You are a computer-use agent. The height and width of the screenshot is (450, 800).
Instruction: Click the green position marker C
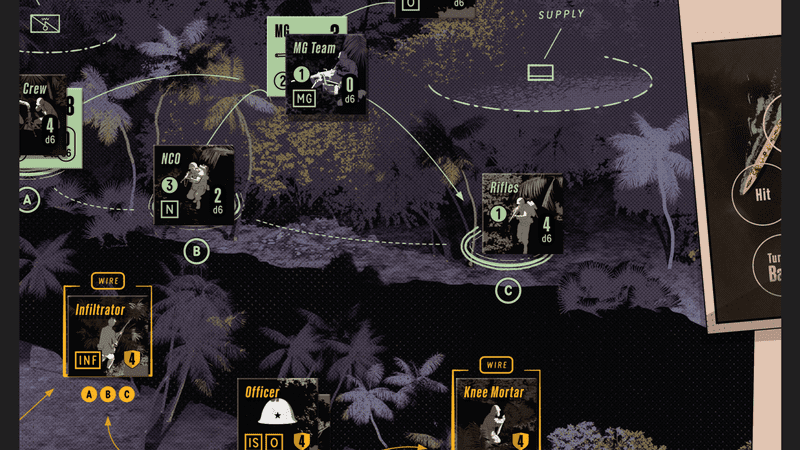[508, 291]
